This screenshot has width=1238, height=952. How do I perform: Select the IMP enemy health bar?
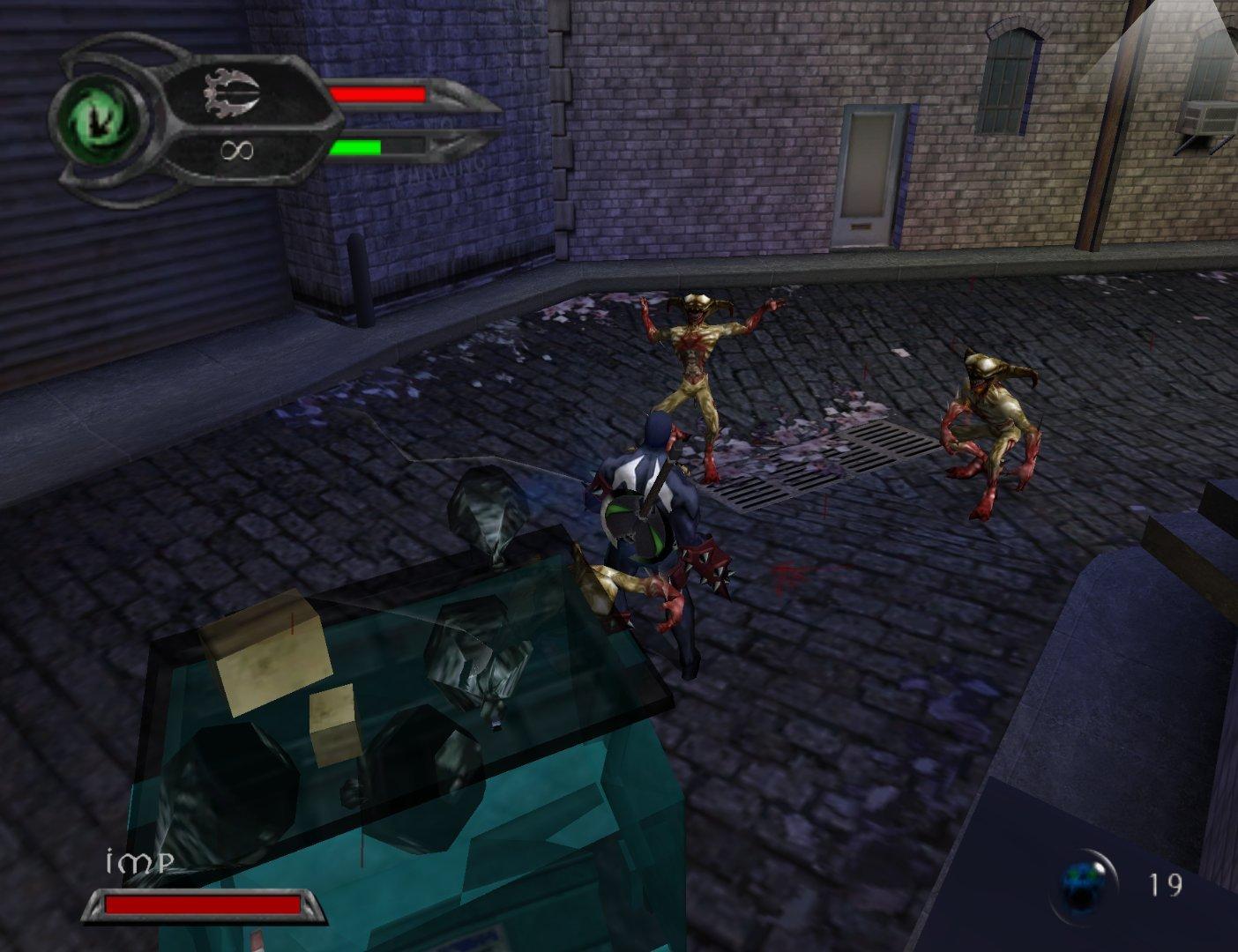coord(201,904)
